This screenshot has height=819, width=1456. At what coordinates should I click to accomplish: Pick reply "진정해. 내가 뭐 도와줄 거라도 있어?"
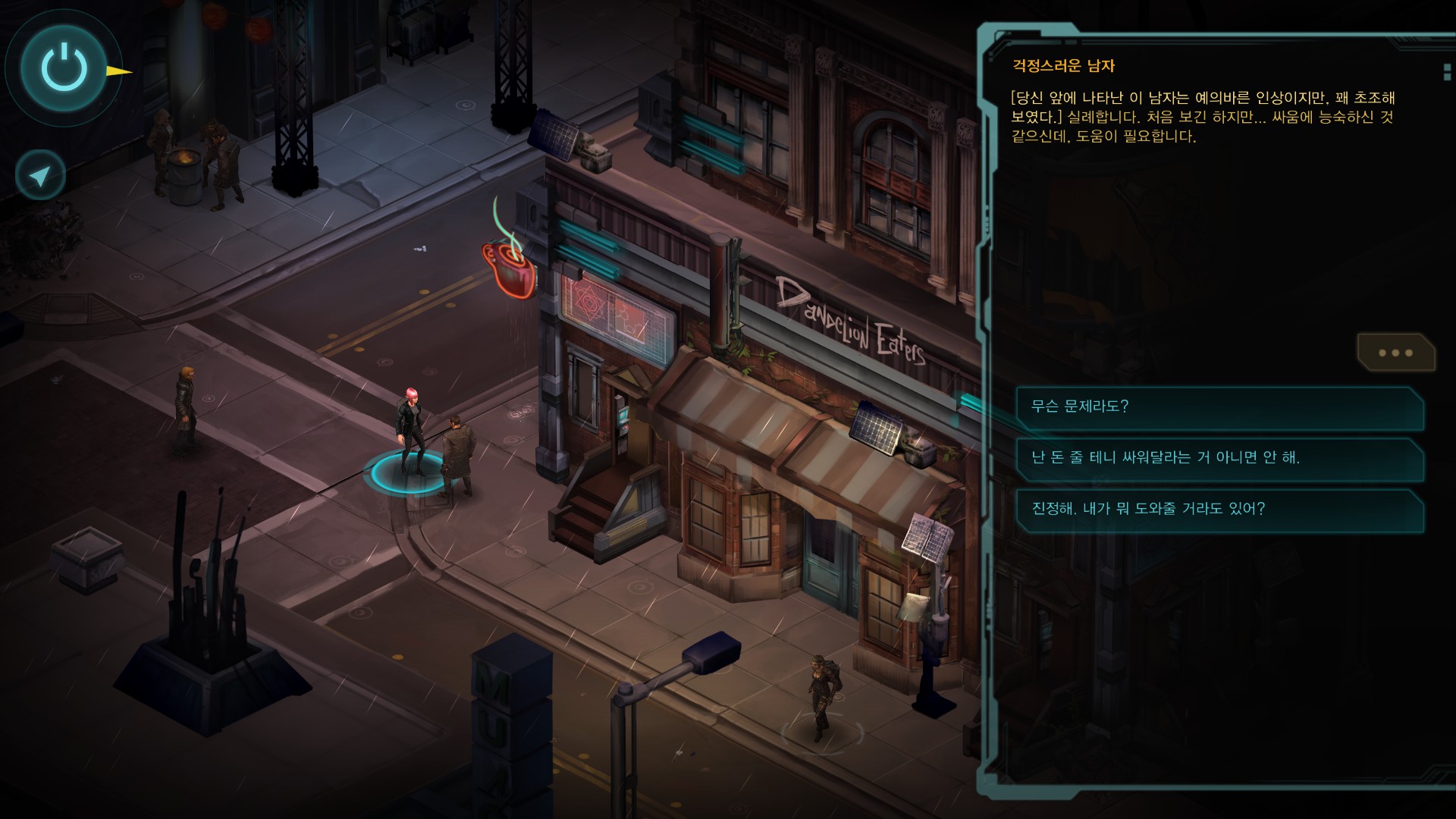1219,509
